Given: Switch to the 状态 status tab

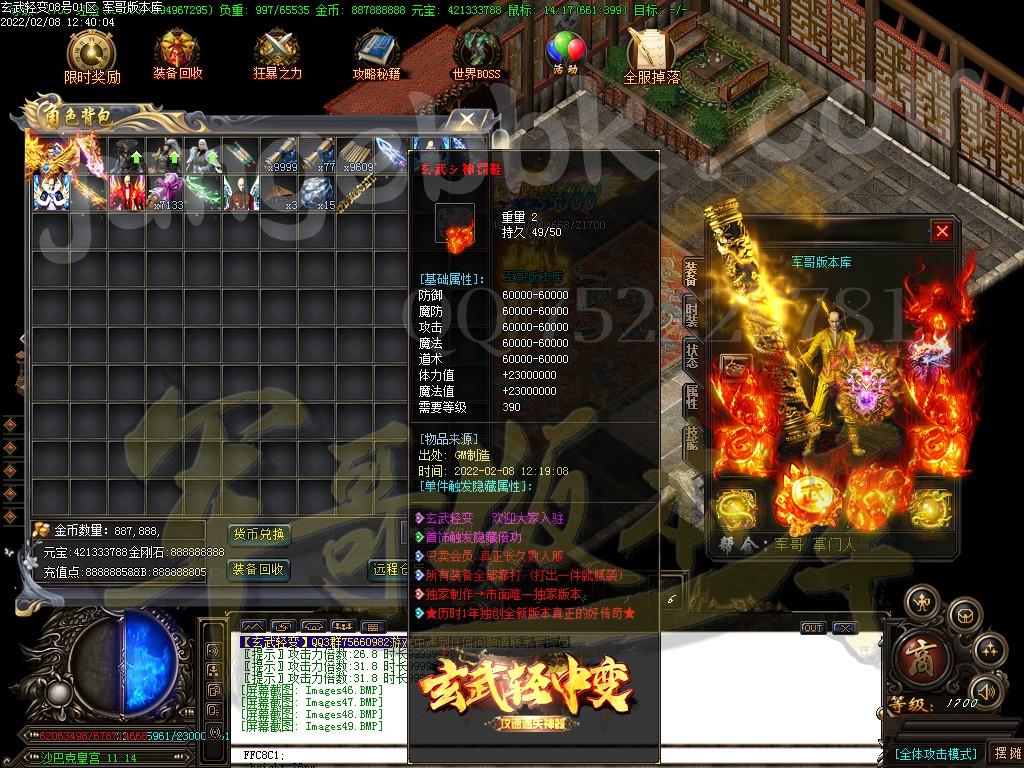Looking at the screenshot, I should point(691,355).
